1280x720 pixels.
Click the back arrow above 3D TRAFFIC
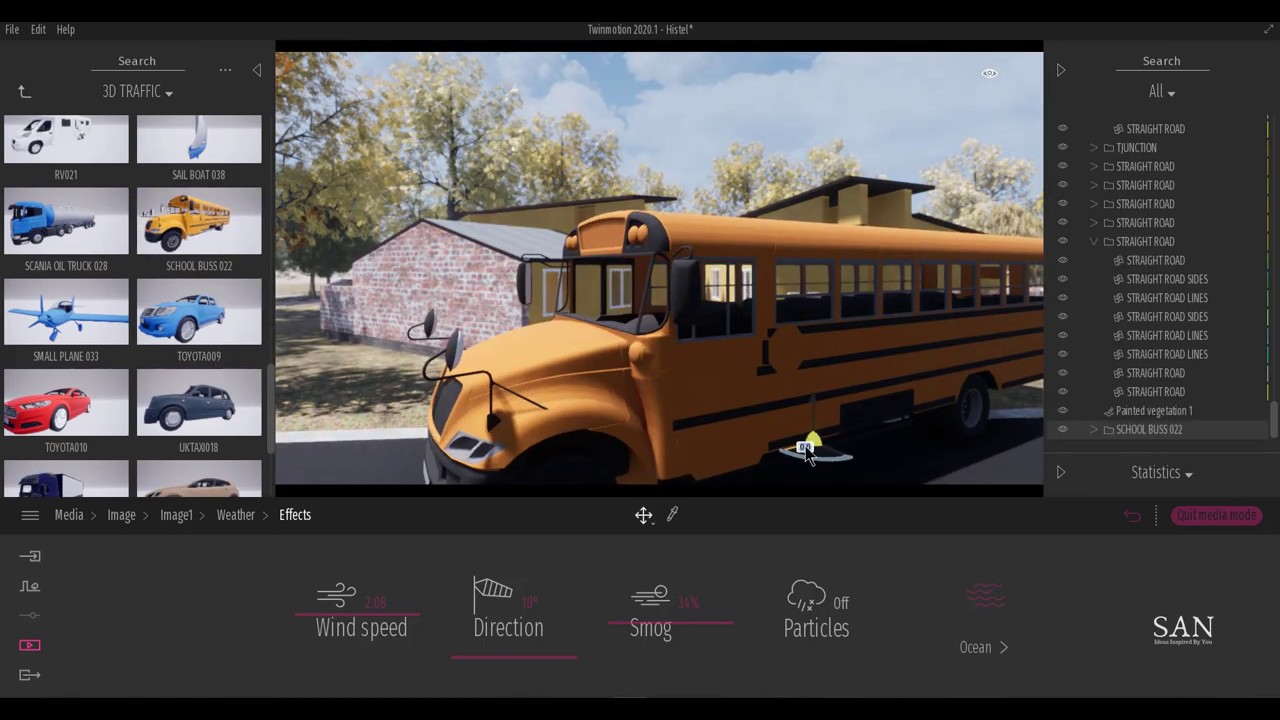(24, 91)
